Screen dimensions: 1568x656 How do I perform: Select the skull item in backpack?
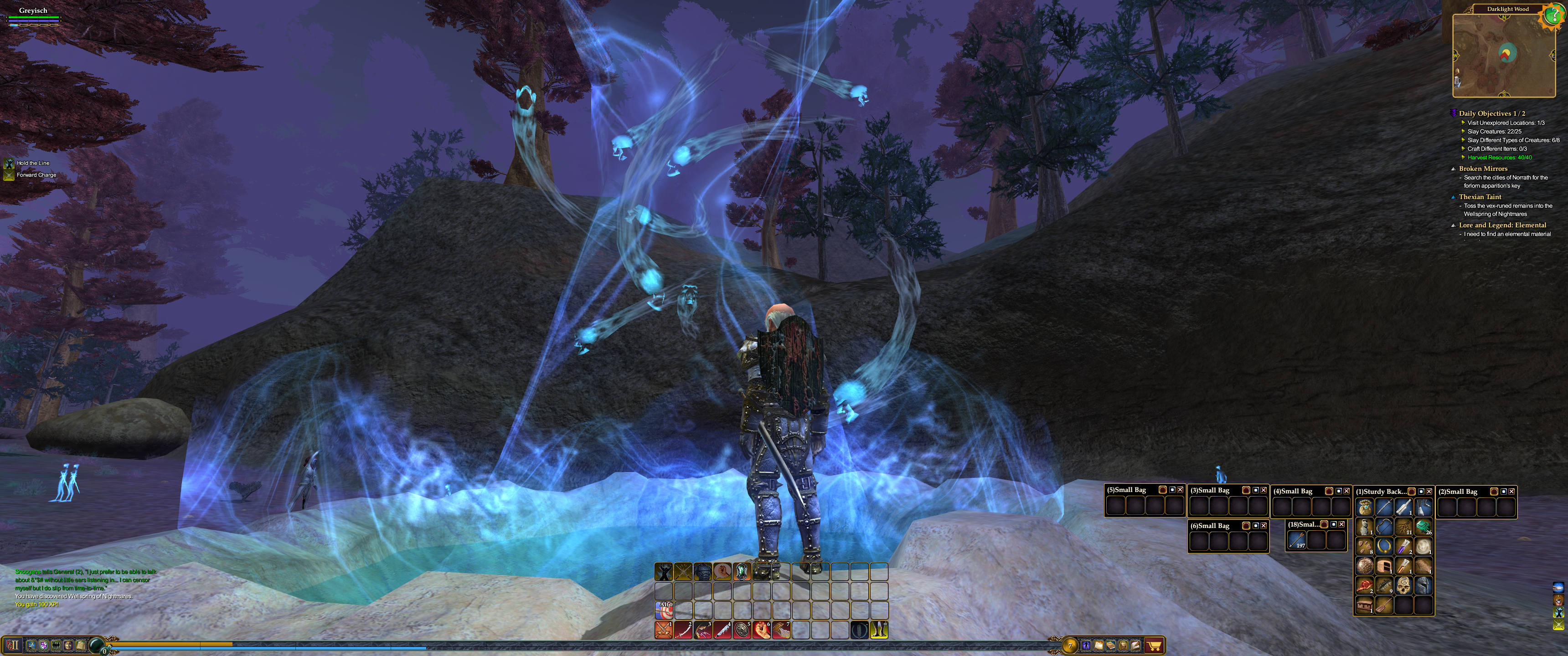[1403, 586]
